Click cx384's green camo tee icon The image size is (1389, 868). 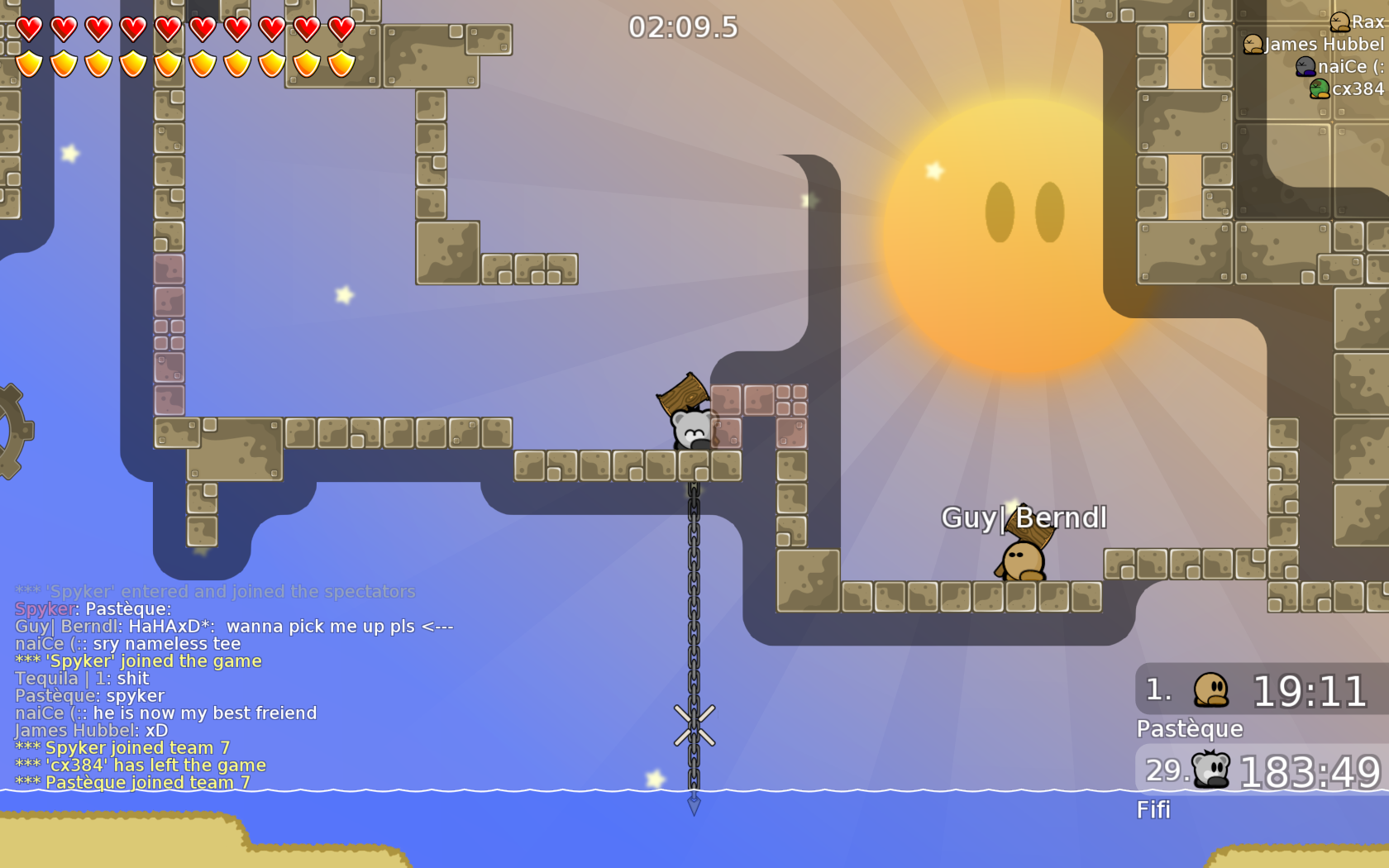(x=1320, y=89)
